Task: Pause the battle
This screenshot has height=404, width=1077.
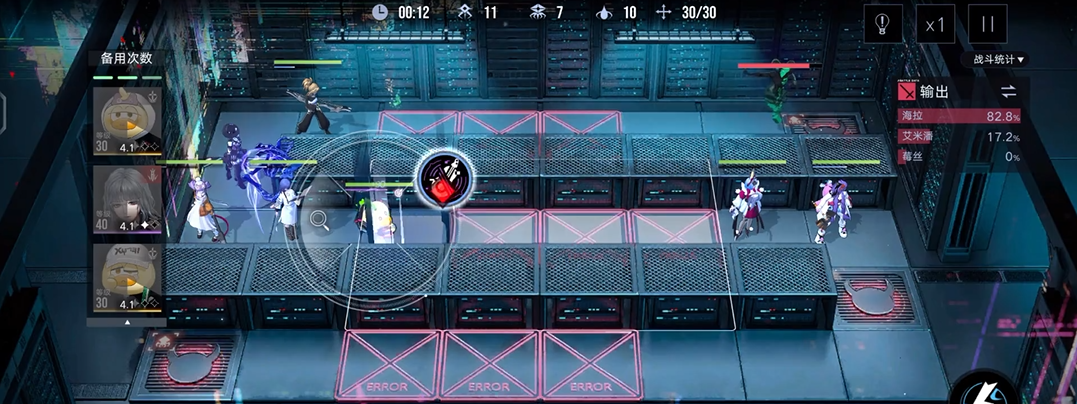Action: tap(988, 24)
